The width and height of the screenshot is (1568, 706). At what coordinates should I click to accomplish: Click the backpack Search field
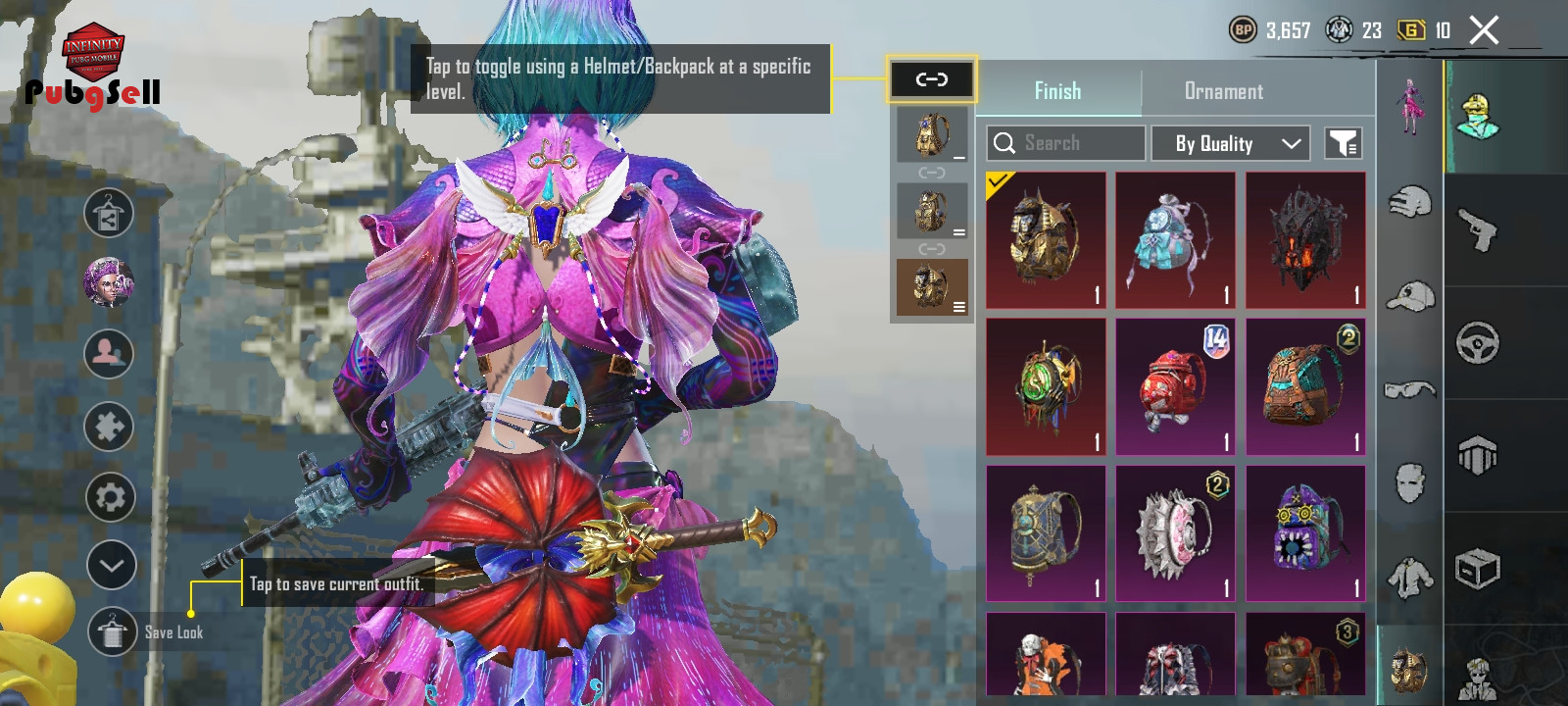[x=1065, y=143]
